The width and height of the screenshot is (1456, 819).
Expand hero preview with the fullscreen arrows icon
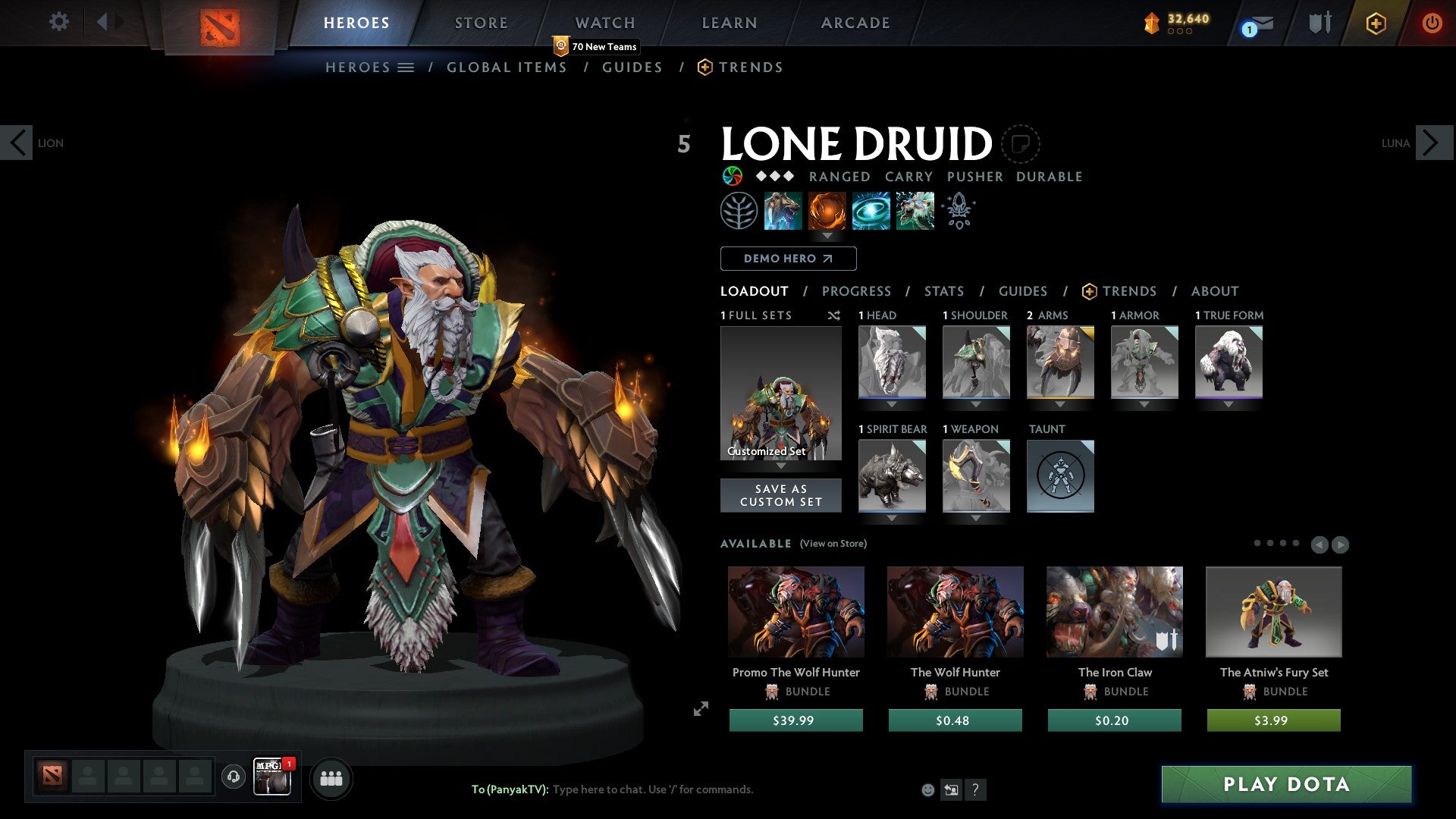701,710
